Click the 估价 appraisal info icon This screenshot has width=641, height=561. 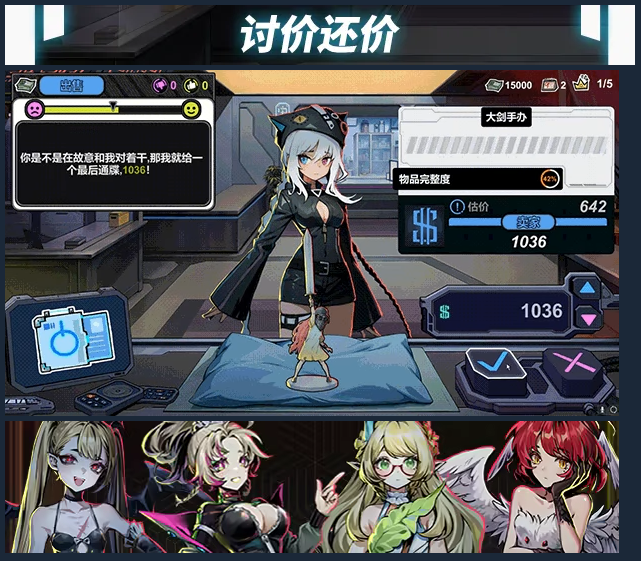click(x=457, y=207)
